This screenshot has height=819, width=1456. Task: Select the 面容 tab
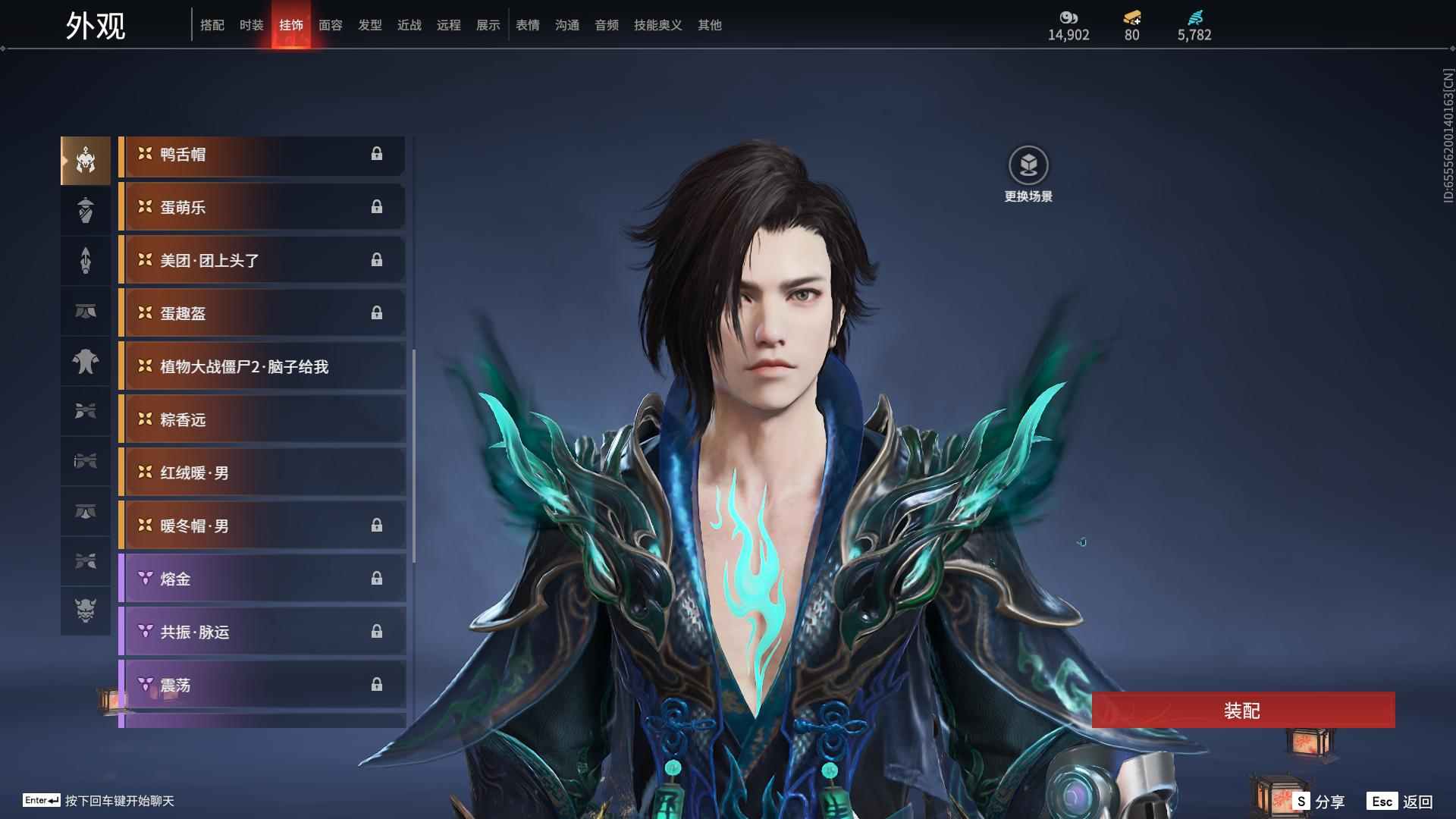pos(330,25)
